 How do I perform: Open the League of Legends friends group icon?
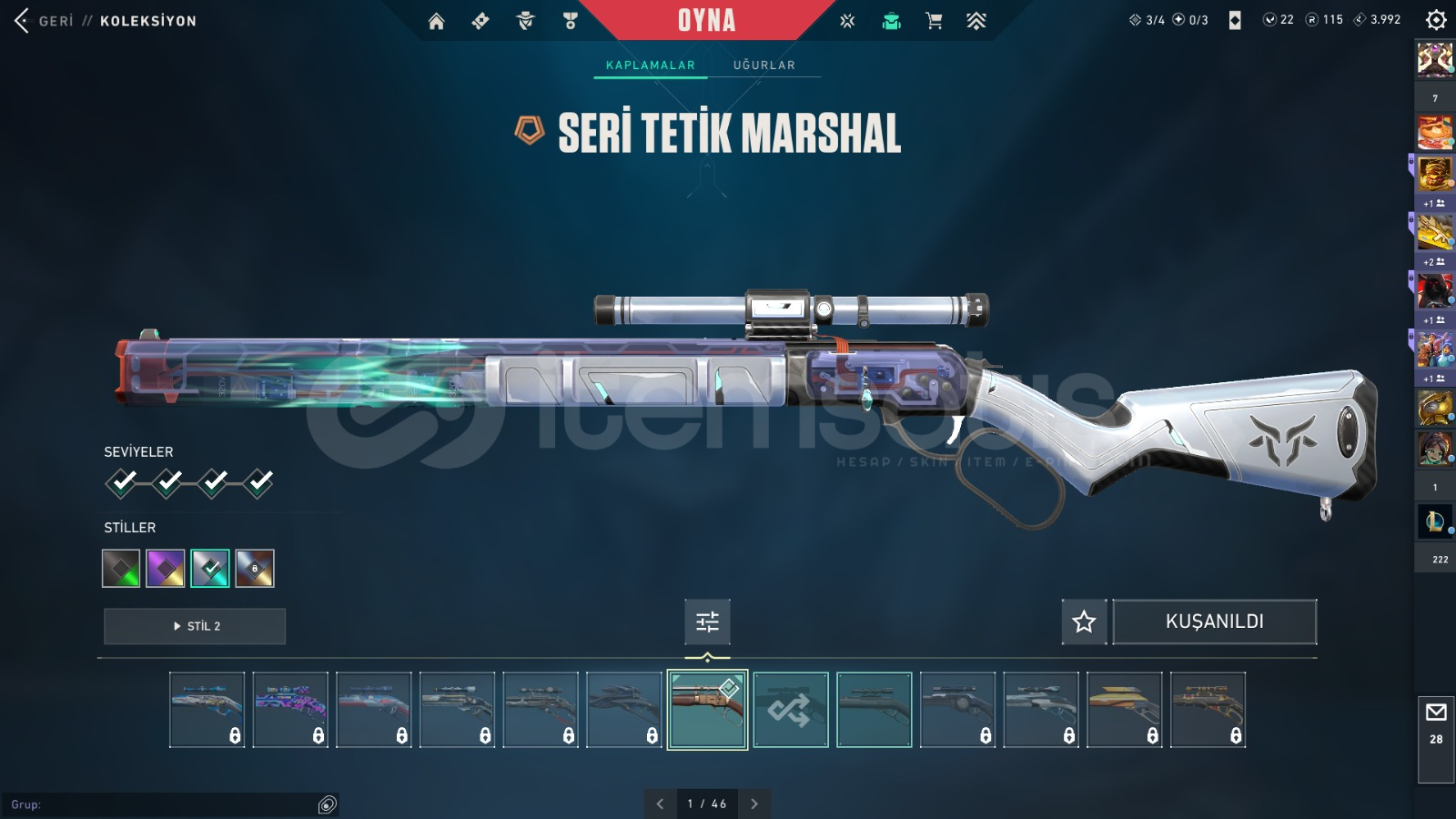pyautogui.click(x=1435, y=521)
